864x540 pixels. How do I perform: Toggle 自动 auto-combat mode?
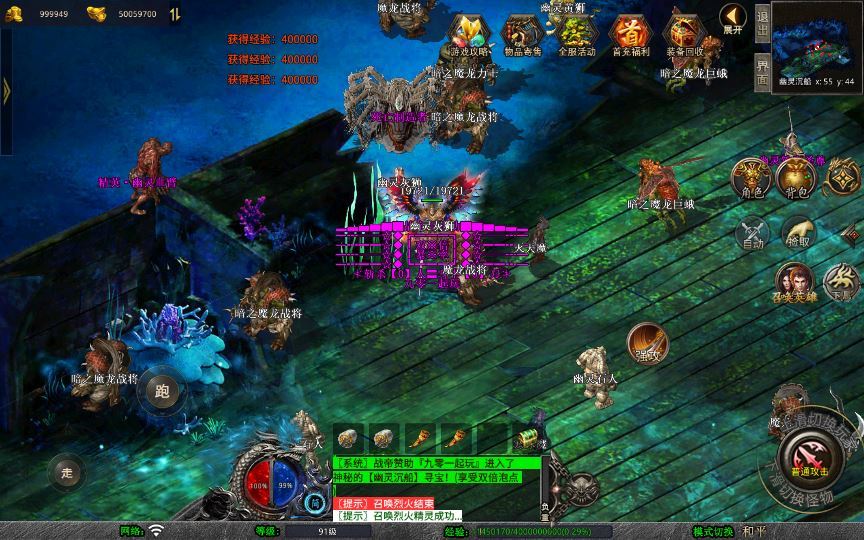point(751,233)
